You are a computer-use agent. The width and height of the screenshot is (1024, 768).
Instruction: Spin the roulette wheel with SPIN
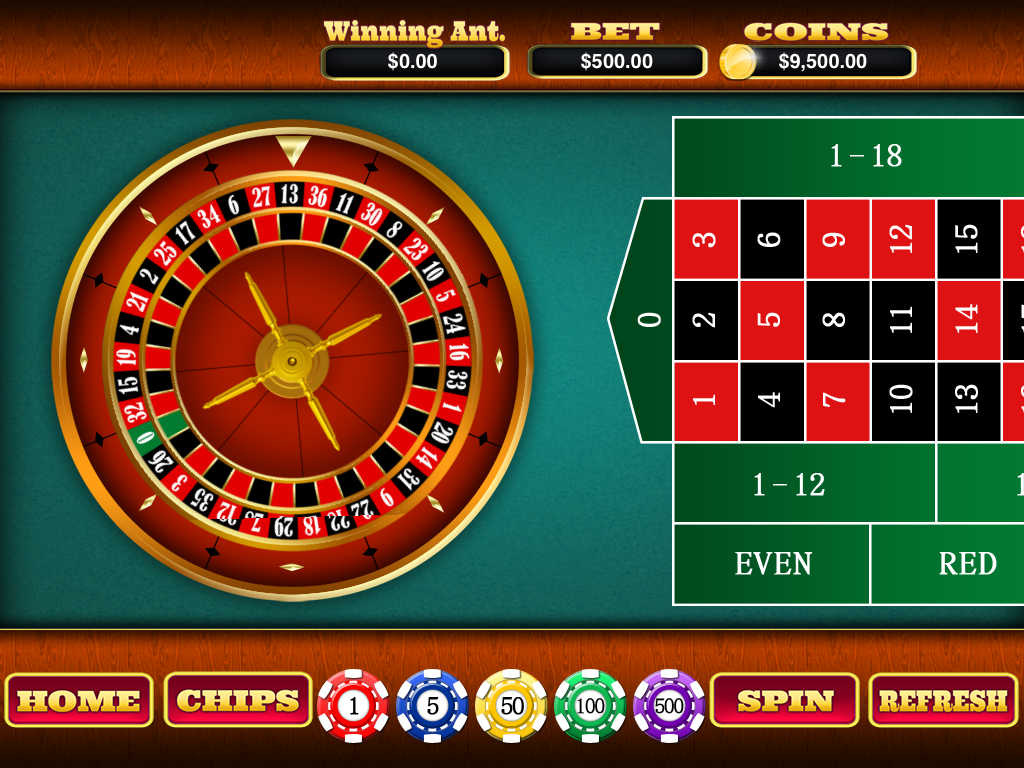click(x=785, y=700)
